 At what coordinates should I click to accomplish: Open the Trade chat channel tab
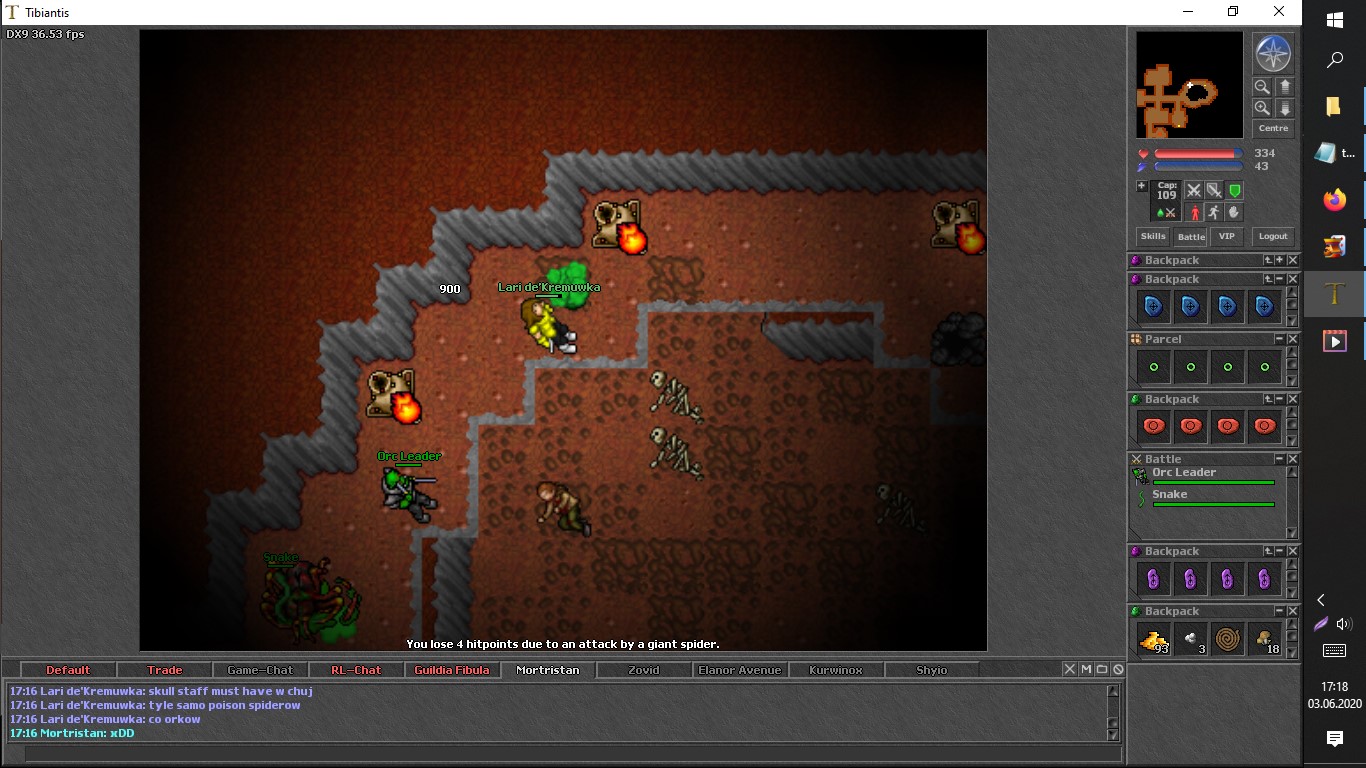[165, 670]
